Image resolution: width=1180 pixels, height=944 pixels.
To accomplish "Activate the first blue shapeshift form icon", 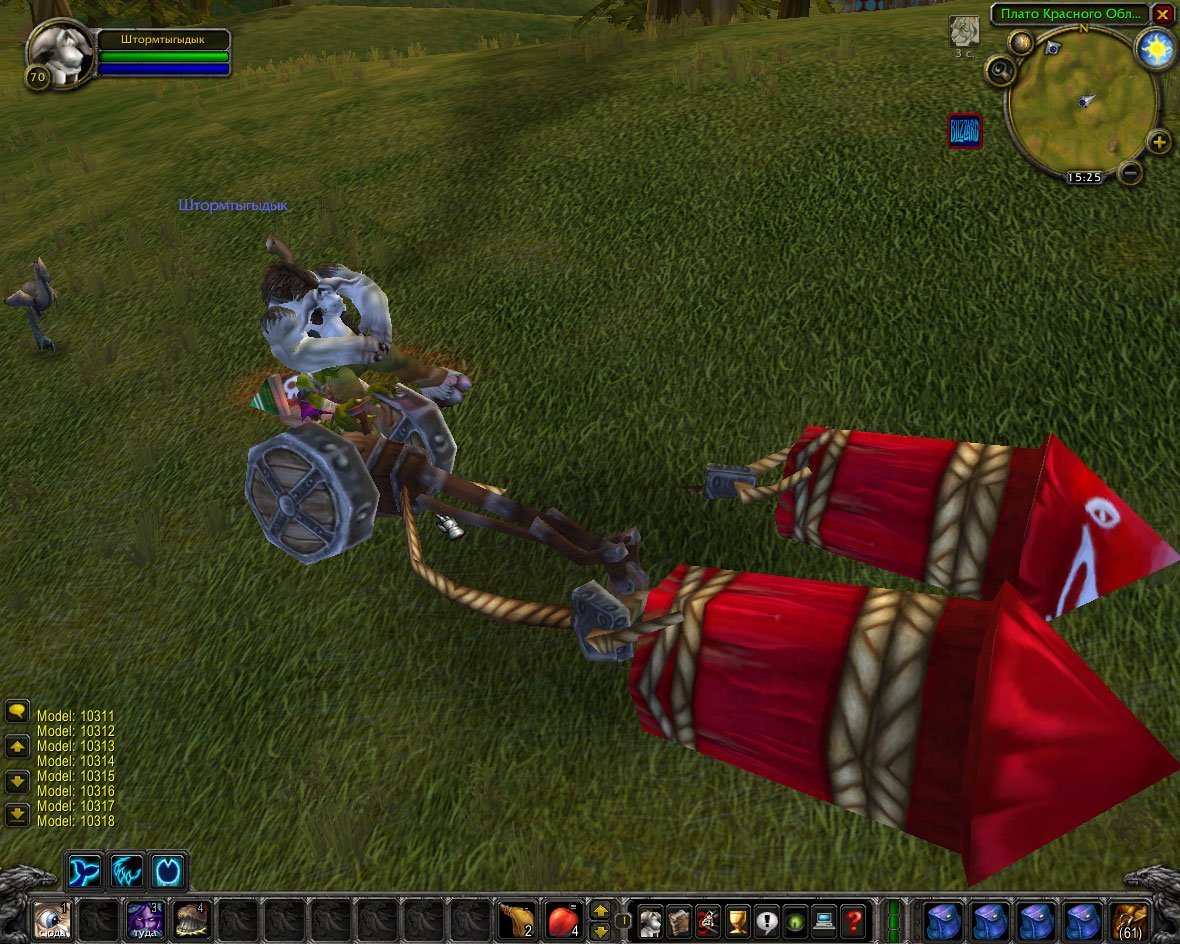I will 84,872.
